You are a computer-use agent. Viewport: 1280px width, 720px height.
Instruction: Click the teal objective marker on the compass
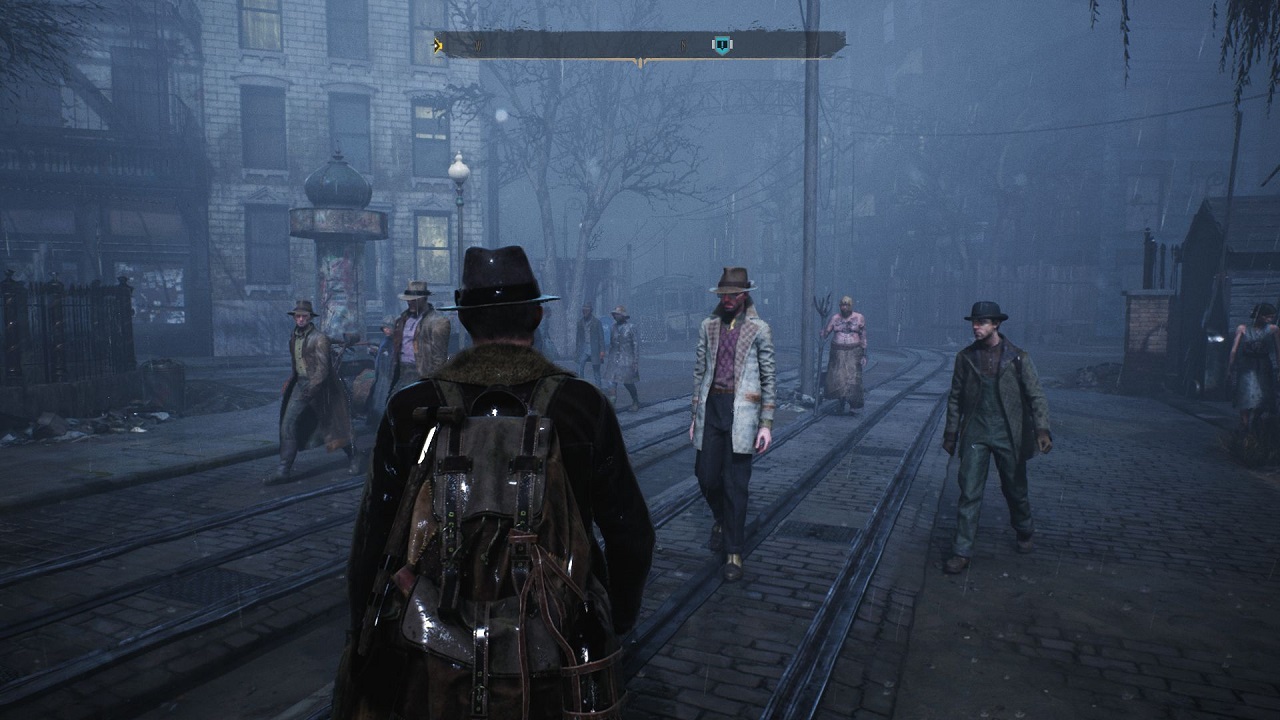721,45
